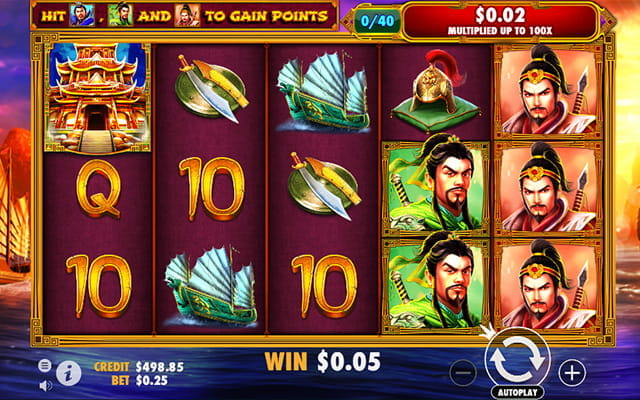Open the hamburger menu
The height and width of the screenshot is (400, 640).
(46, 366)
